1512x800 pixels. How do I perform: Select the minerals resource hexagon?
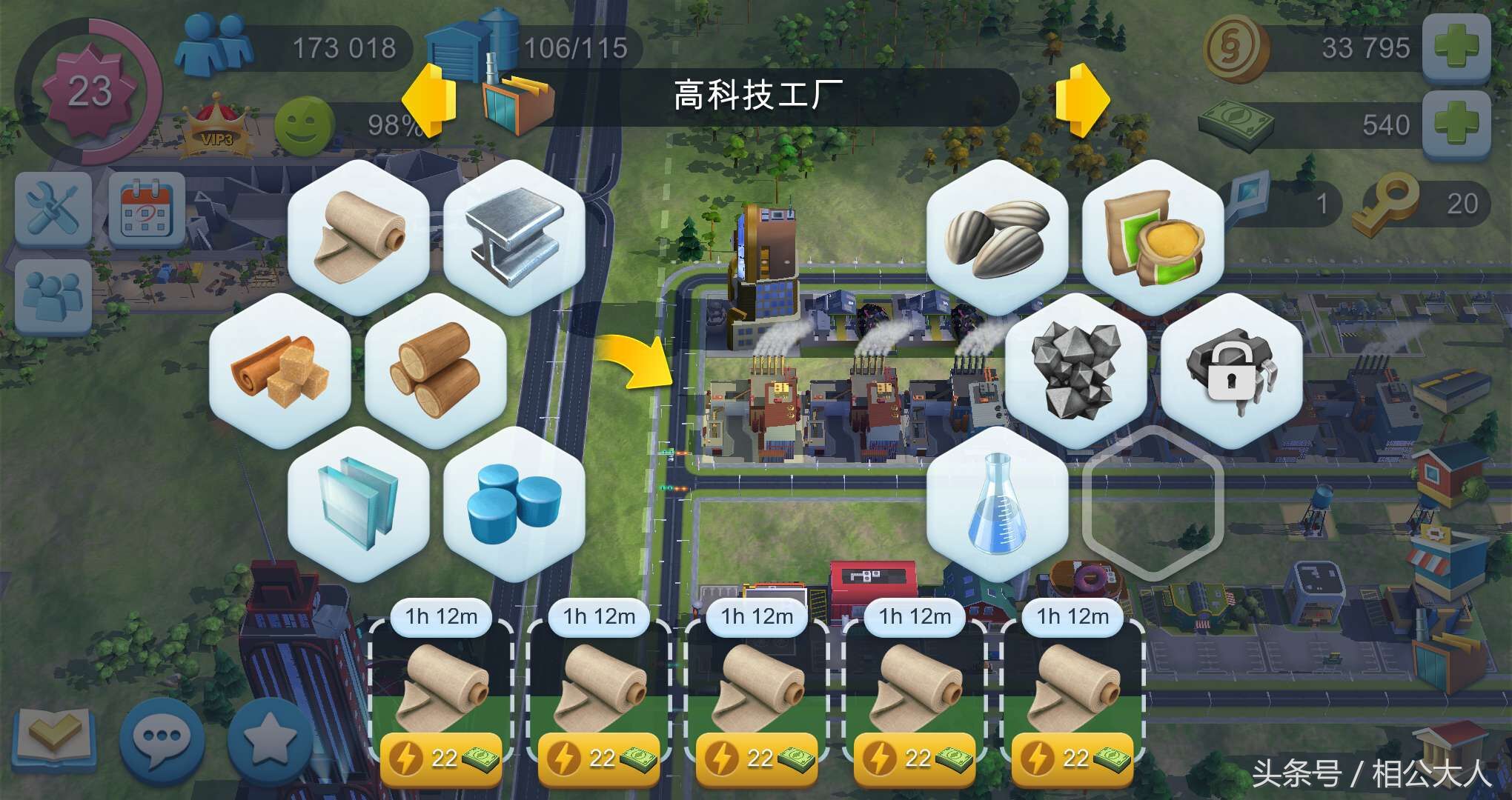tap(1074, 370)
